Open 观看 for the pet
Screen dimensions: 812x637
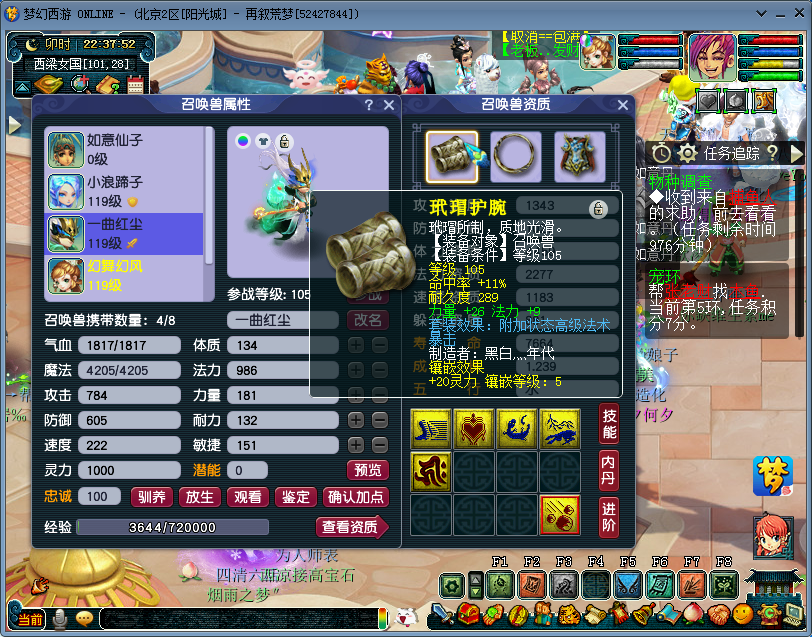point(247,497)
